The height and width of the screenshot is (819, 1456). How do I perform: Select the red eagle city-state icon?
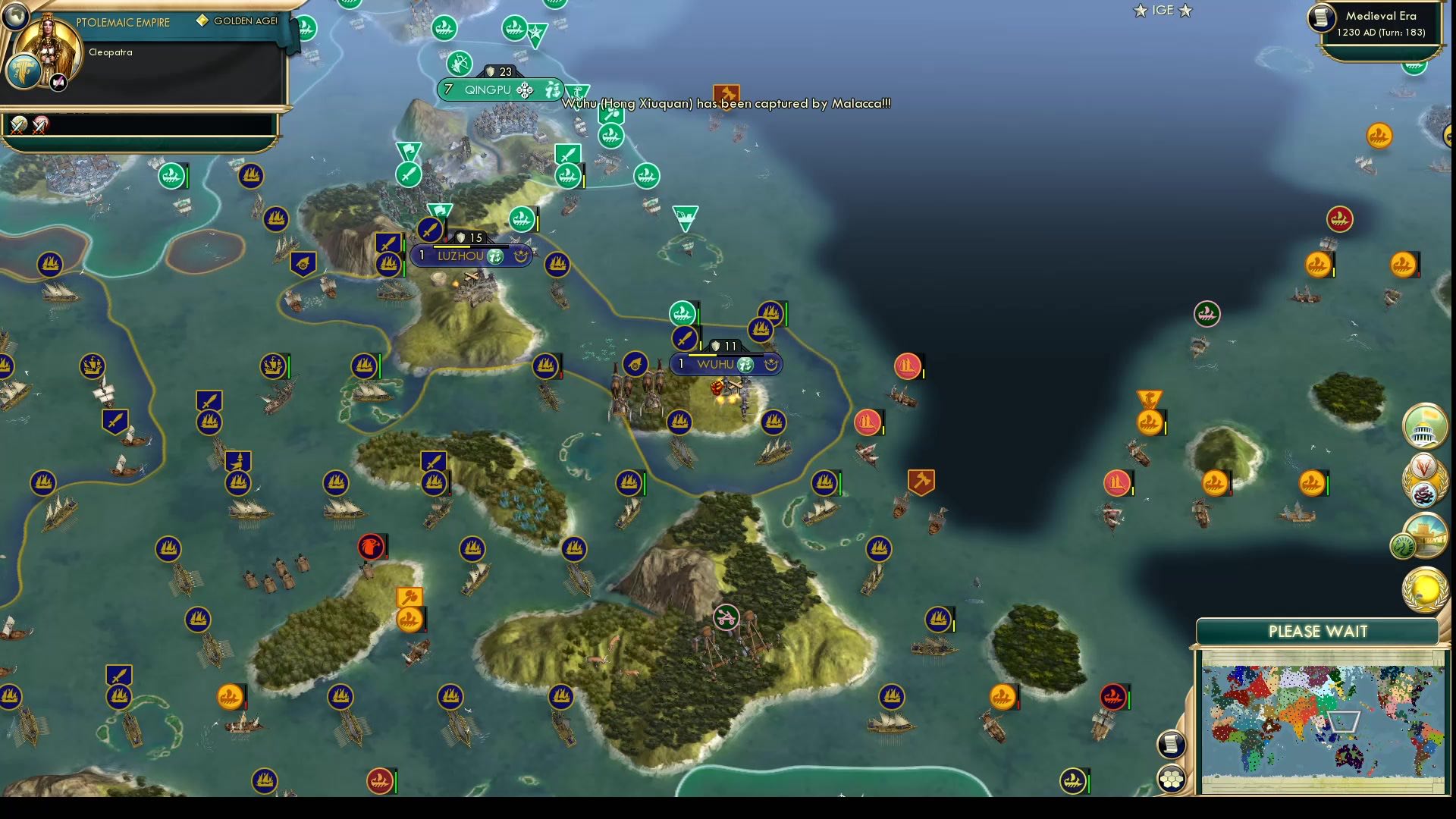click(x=371, y=544)
